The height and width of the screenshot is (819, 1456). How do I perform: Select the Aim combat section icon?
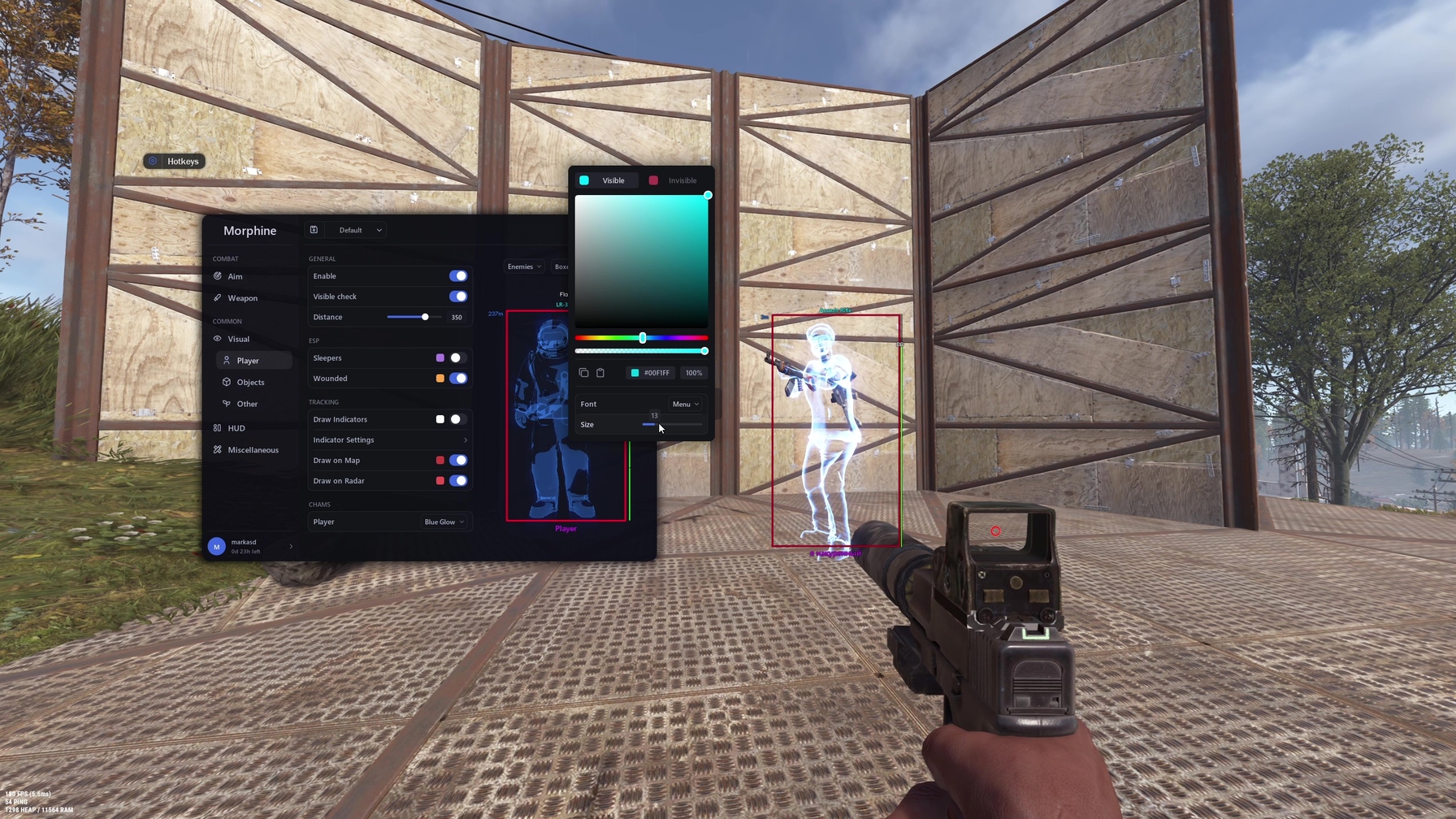(x=218, y=276)
